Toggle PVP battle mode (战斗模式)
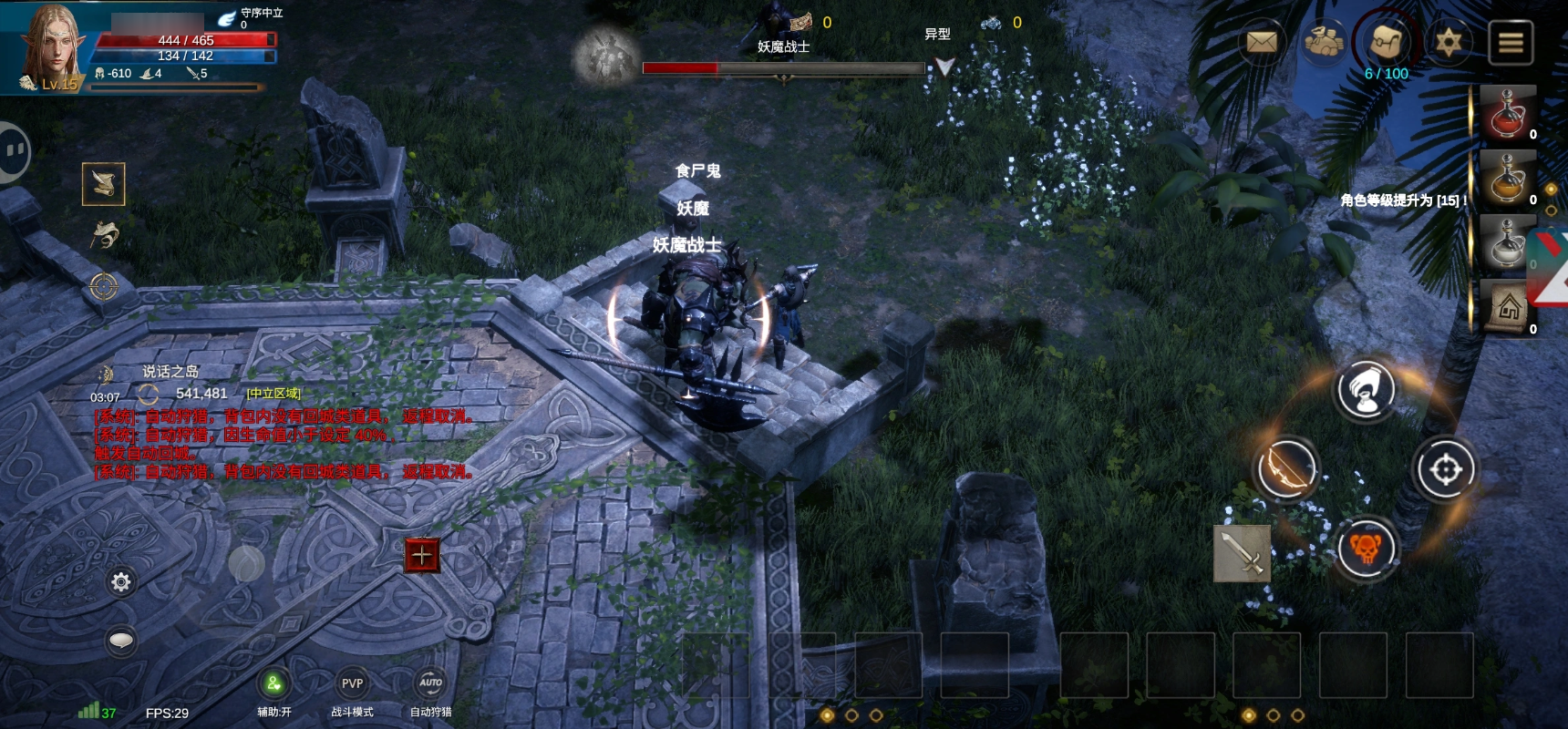Screen dimensions: 1568x729 click(352, 684)
